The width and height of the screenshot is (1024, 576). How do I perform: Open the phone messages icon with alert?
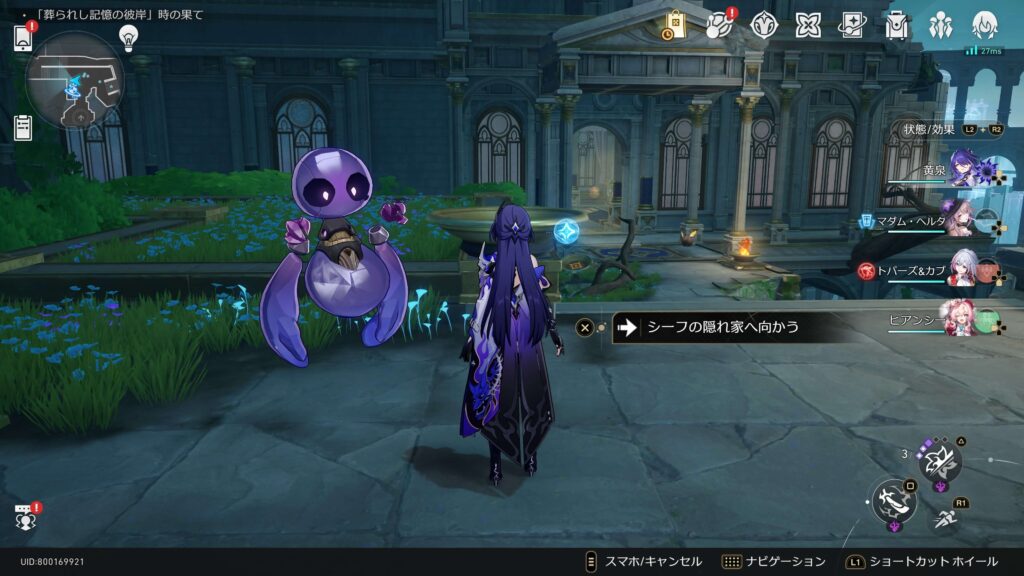(23, 38)
